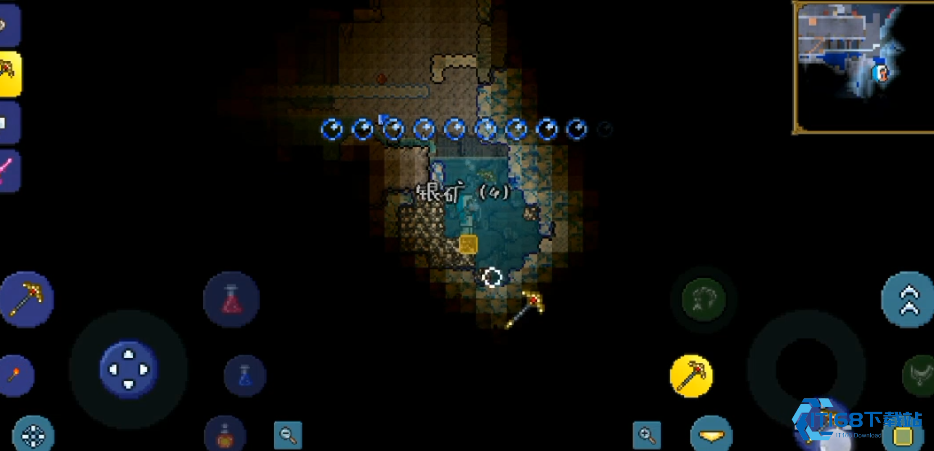Viewport: 934px width, 451px height.
Task: Tap the yellow down-arrow drop button
Action: pos(711,436)
